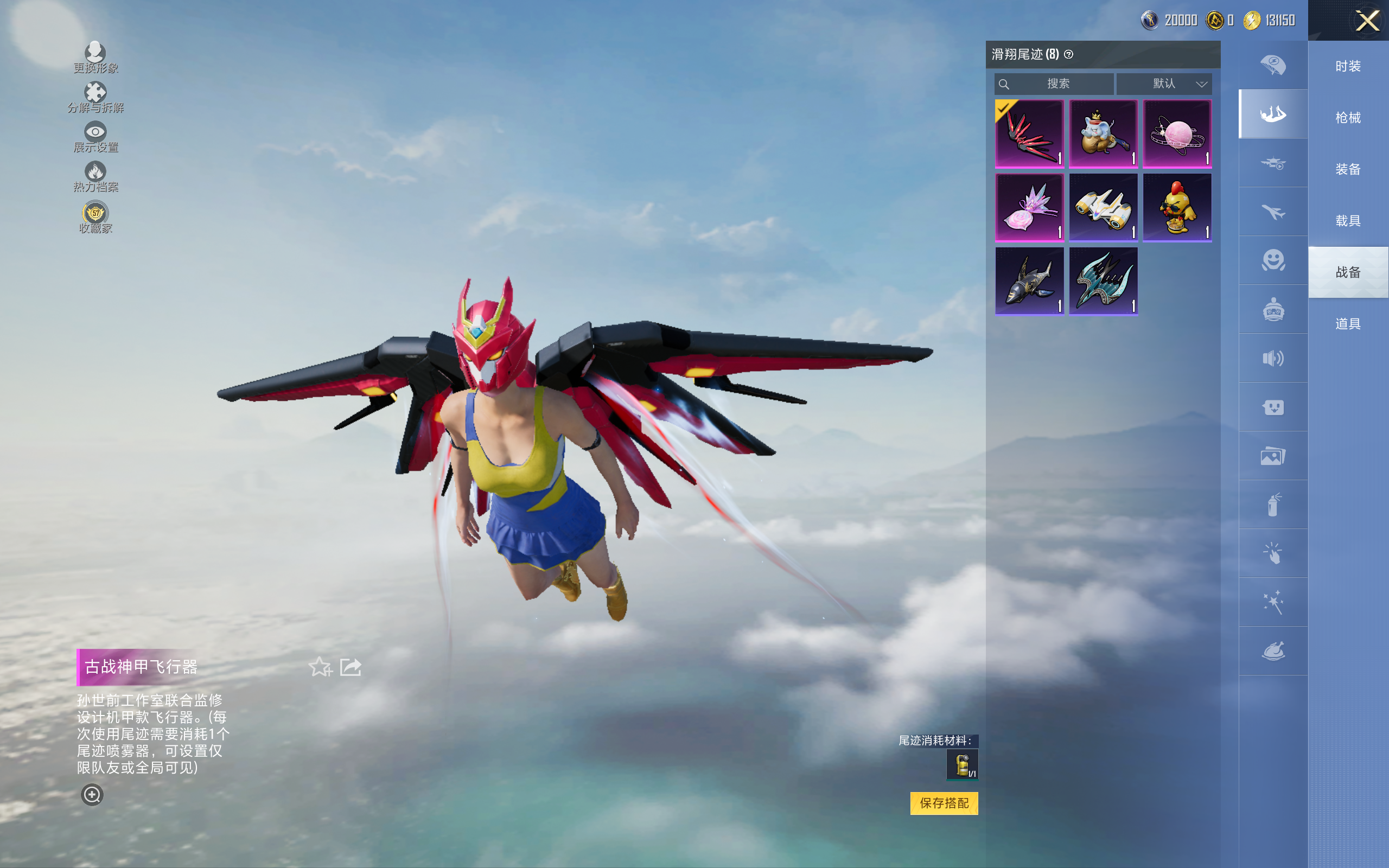The height and width of the screenshot is (868, 1389).
Task: Pick the shark glide trail
Action: point(1029,282)
